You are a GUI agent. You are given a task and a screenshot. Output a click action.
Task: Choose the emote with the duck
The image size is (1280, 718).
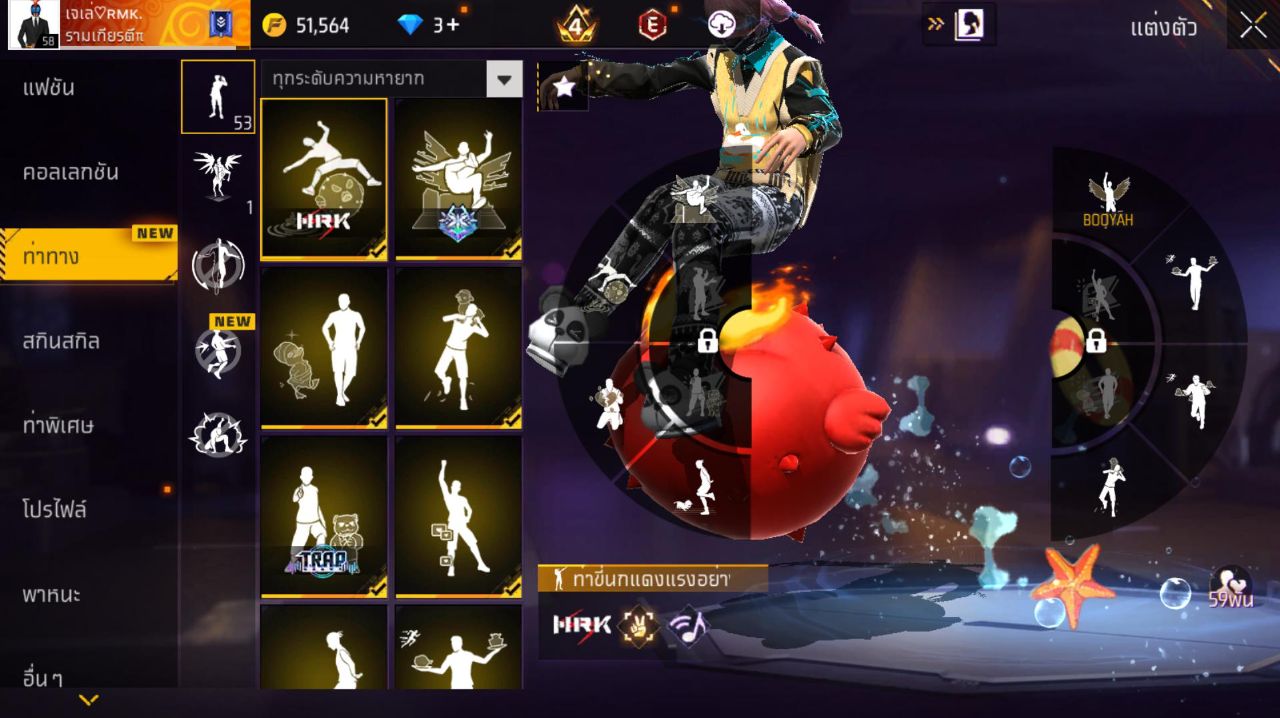[323, 348]
